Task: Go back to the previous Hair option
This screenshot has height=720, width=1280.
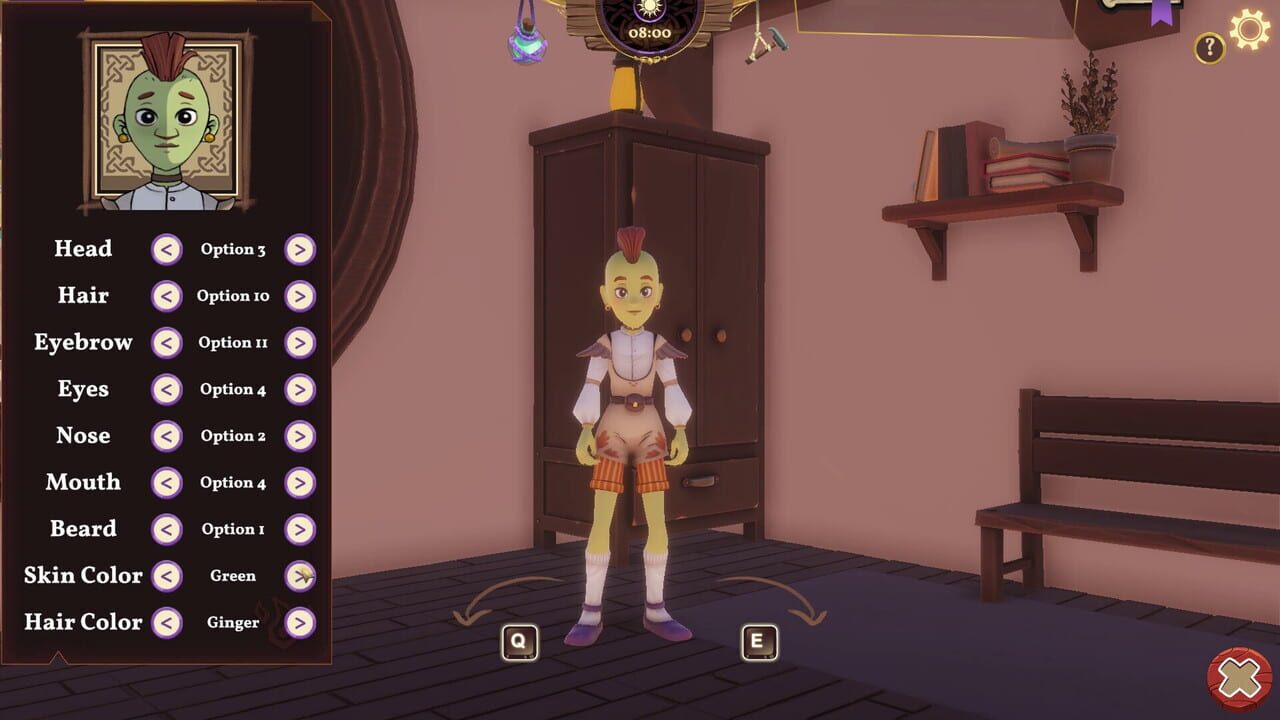Action: pos(166,296)
